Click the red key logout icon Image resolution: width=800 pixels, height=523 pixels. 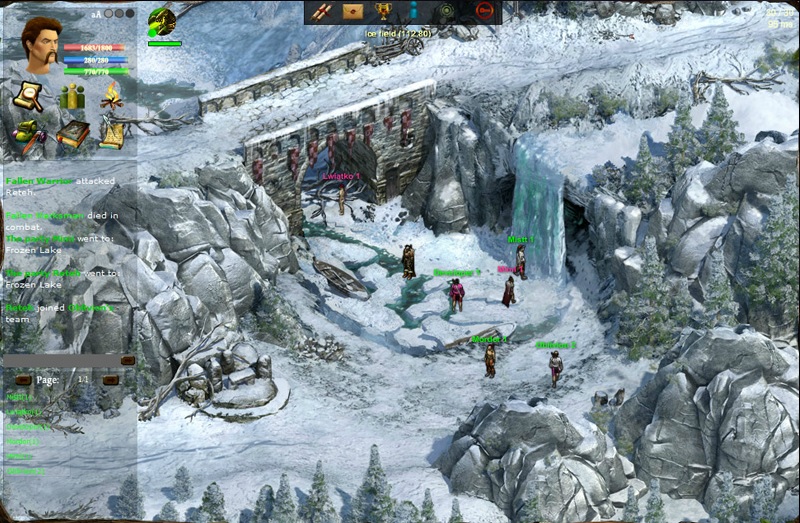pos(484,11)
